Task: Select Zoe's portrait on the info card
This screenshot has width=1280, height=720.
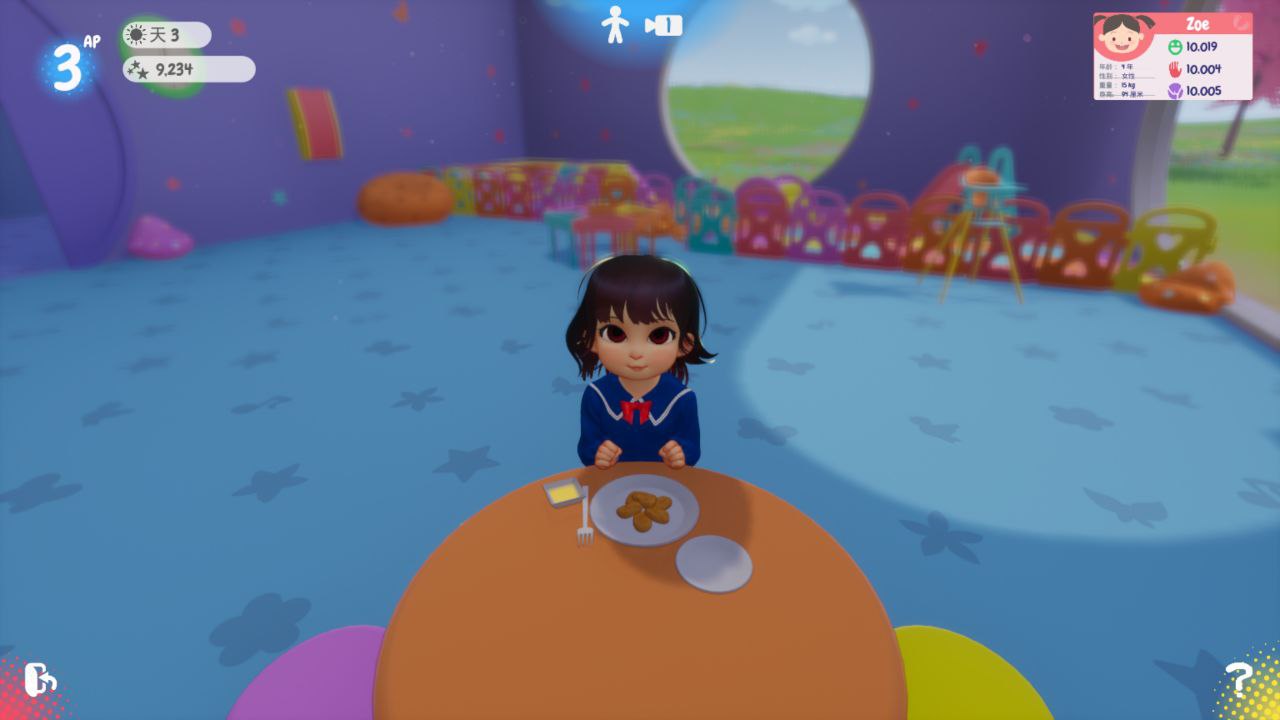Action: point(1123,35)
